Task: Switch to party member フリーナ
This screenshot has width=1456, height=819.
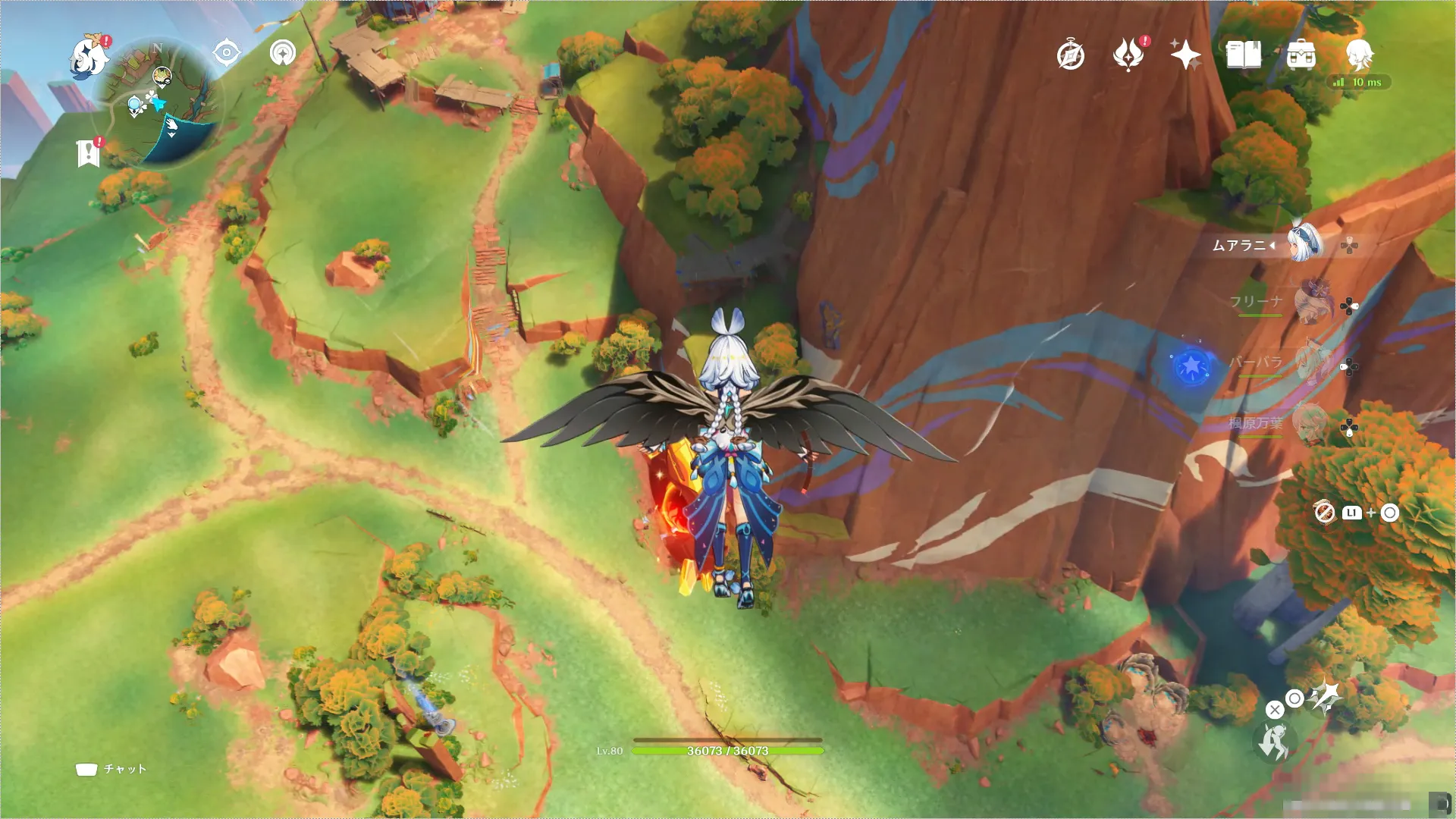Action: click(1313, 303)
